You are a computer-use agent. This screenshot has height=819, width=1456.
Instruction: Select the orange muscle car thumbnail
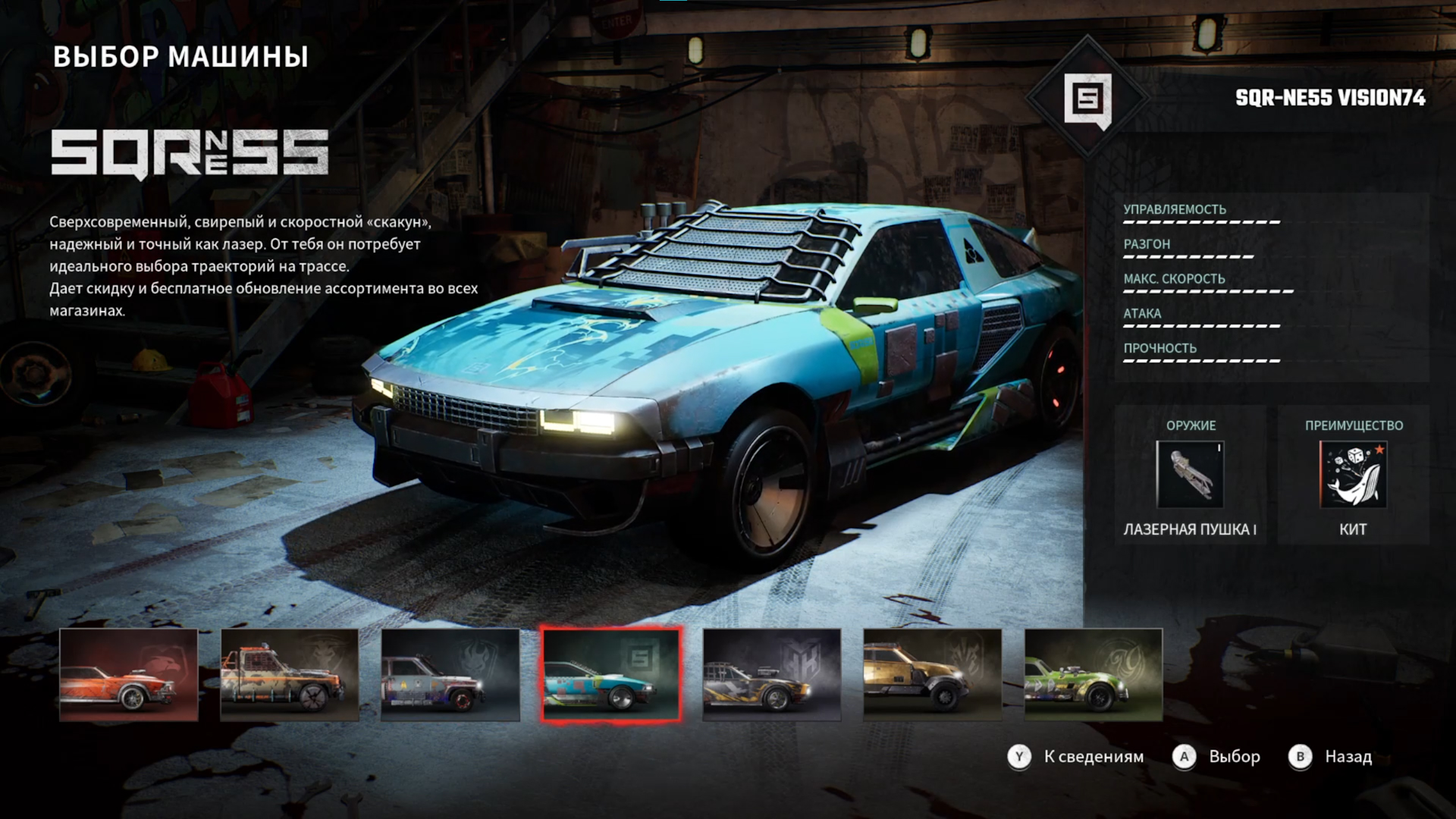[129, 675]
